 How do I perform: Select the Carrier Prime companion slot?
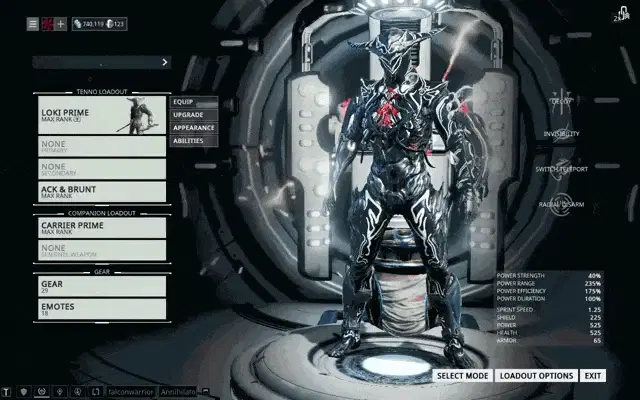pyautogui.click(x=102, y=228)
